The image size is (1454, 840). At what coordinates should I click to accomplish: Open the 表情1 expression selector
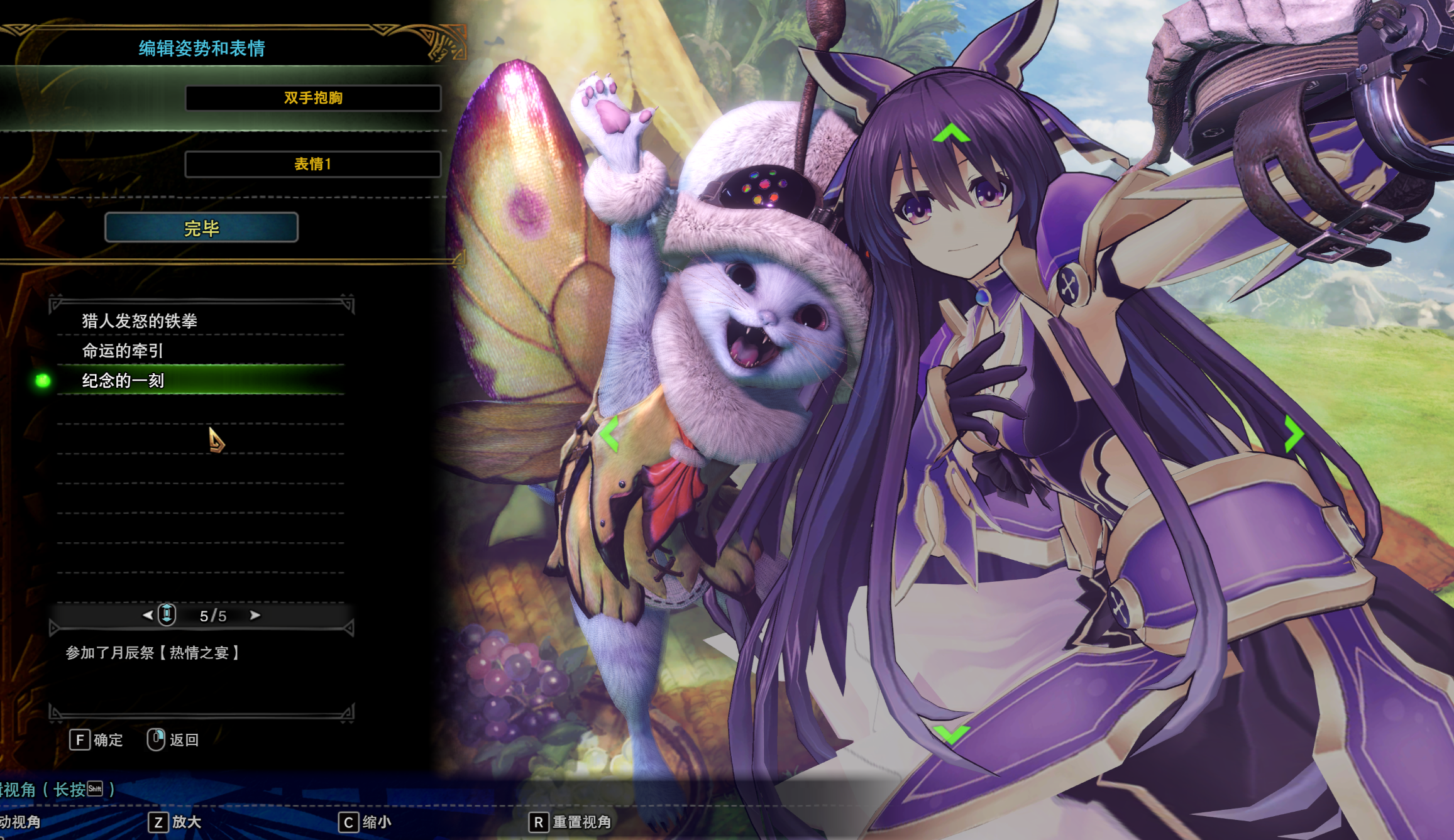(312, 165)
